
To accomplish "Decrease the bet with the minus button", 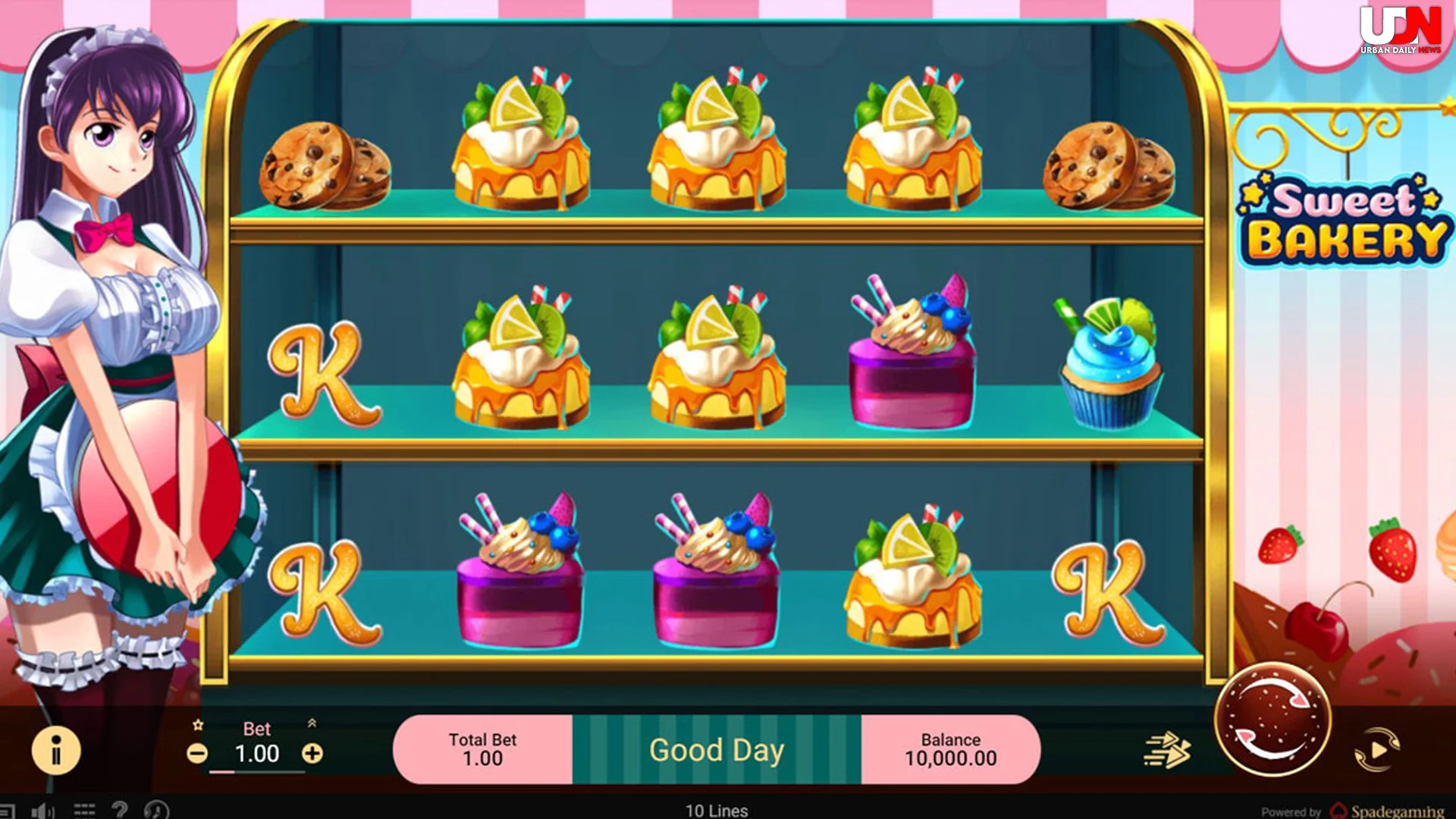I will 198,753.
